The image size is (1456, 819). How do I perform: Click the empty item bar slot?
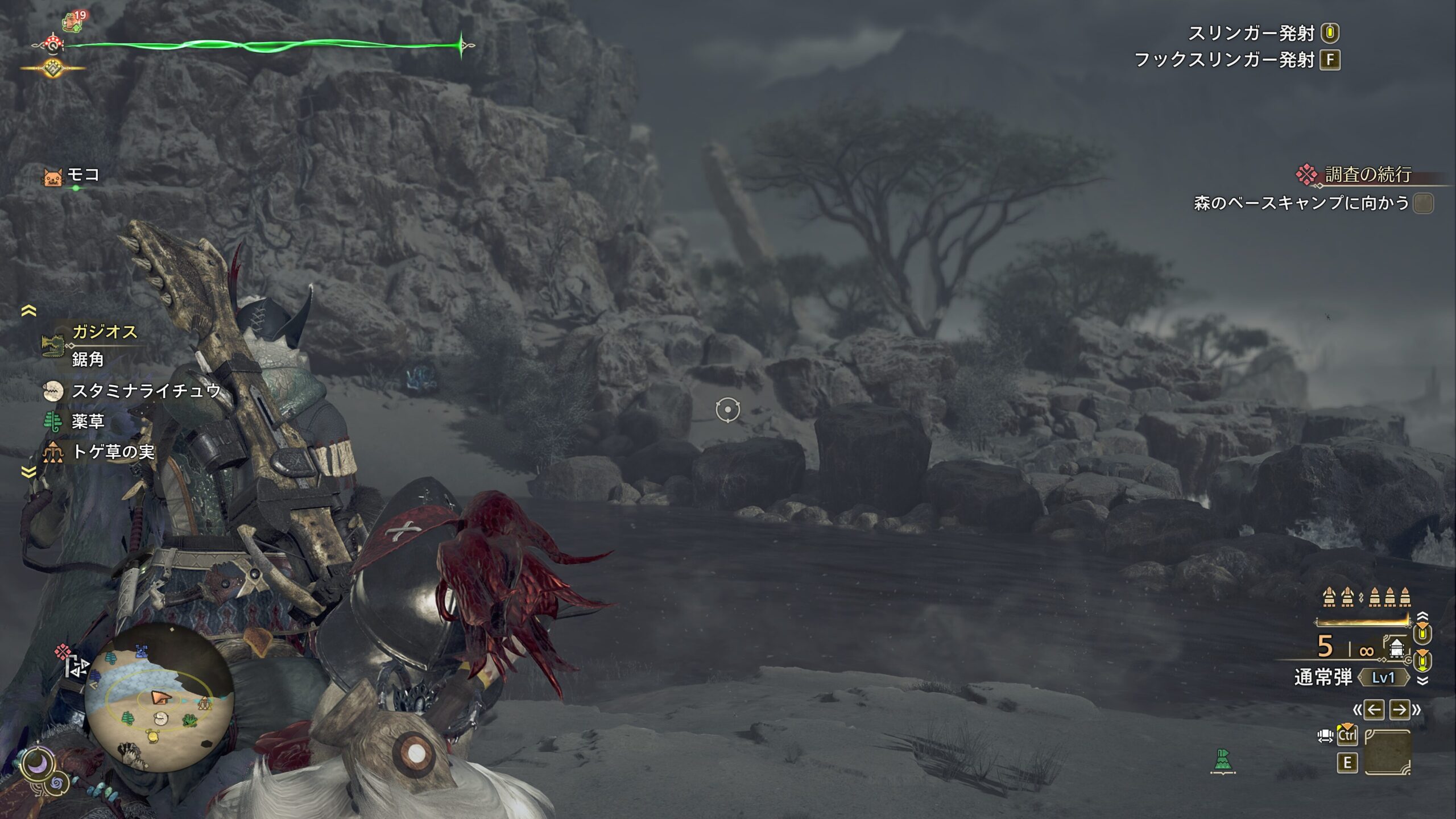[1388, 752]
